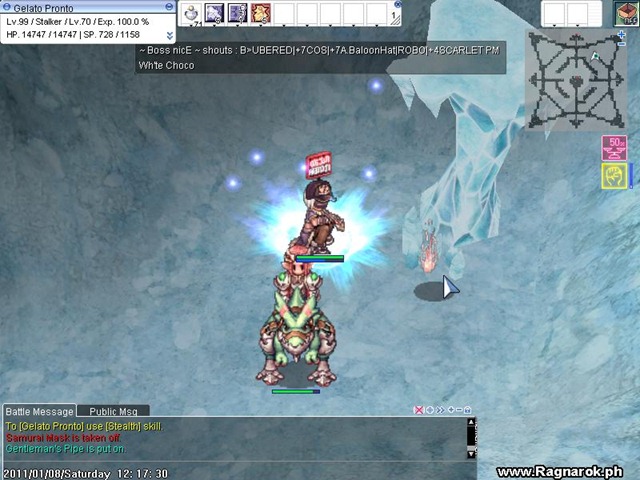Activate the skill in the fourth hotbar slot

coord(260,13)
